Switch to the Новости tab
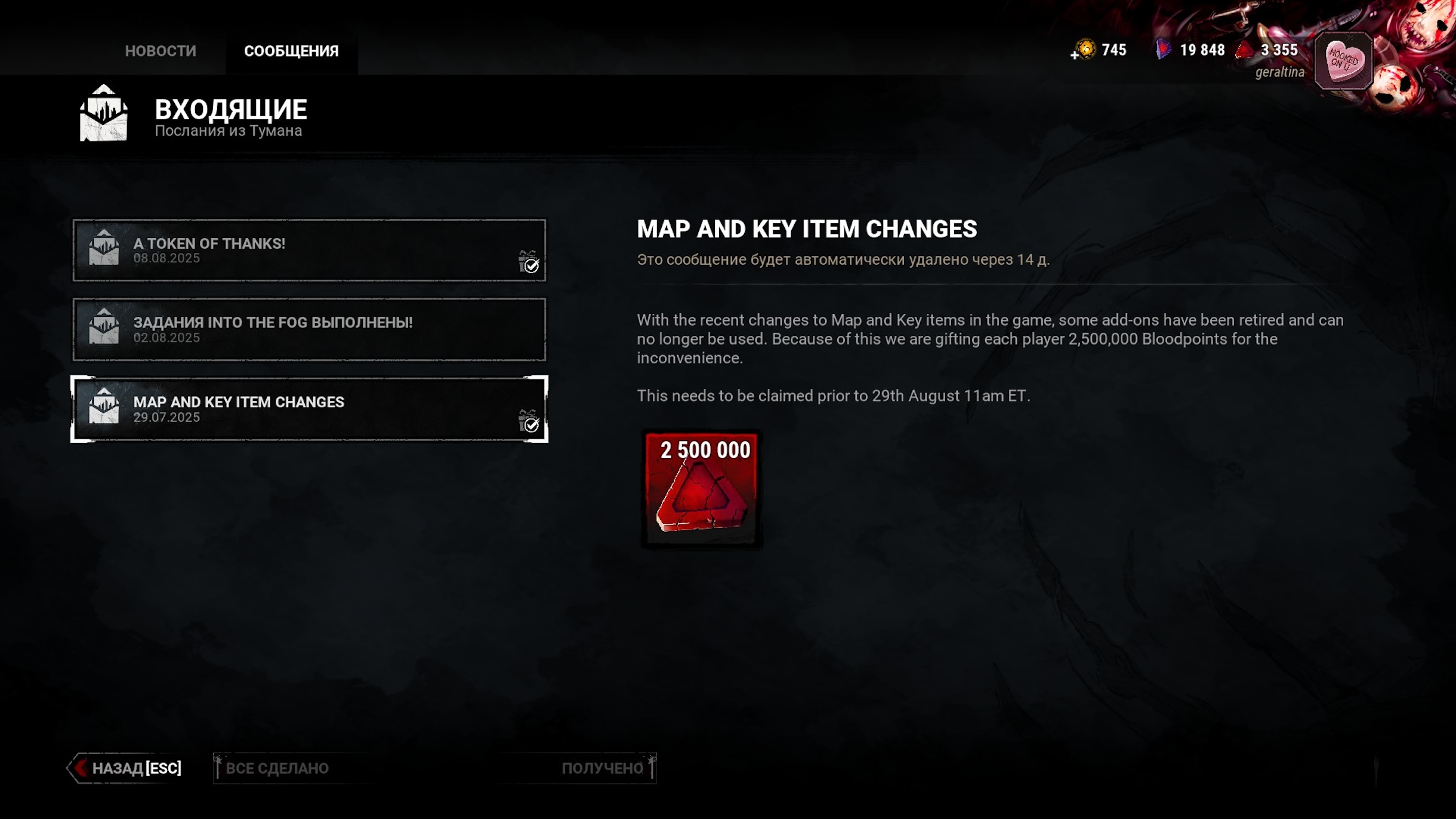Screen dimensions: 1456x819 click(160, 51)
